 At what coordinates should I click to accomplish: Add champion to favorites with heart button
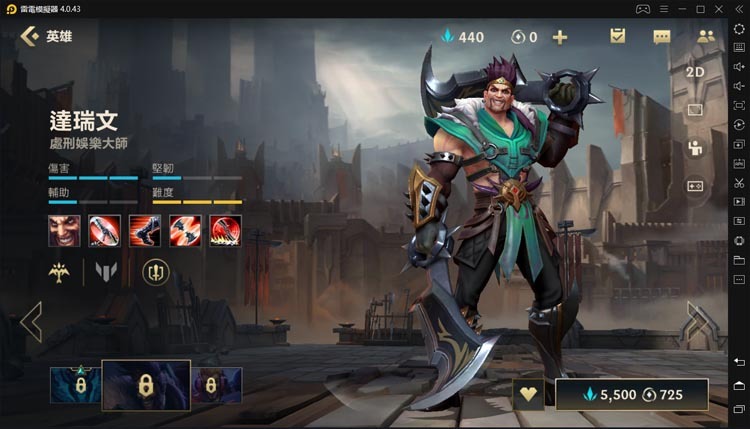click(528, 395)
